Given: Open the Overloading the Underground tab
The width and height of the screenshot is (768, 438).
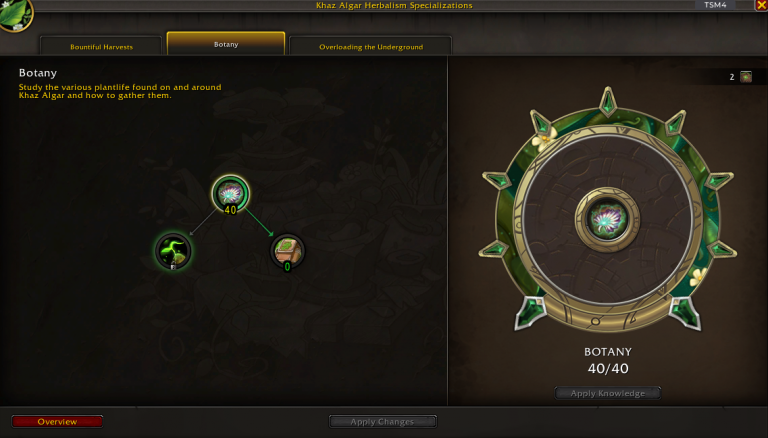Looking at the screenshot, I should pyautogui.click(x=370, y=46).
